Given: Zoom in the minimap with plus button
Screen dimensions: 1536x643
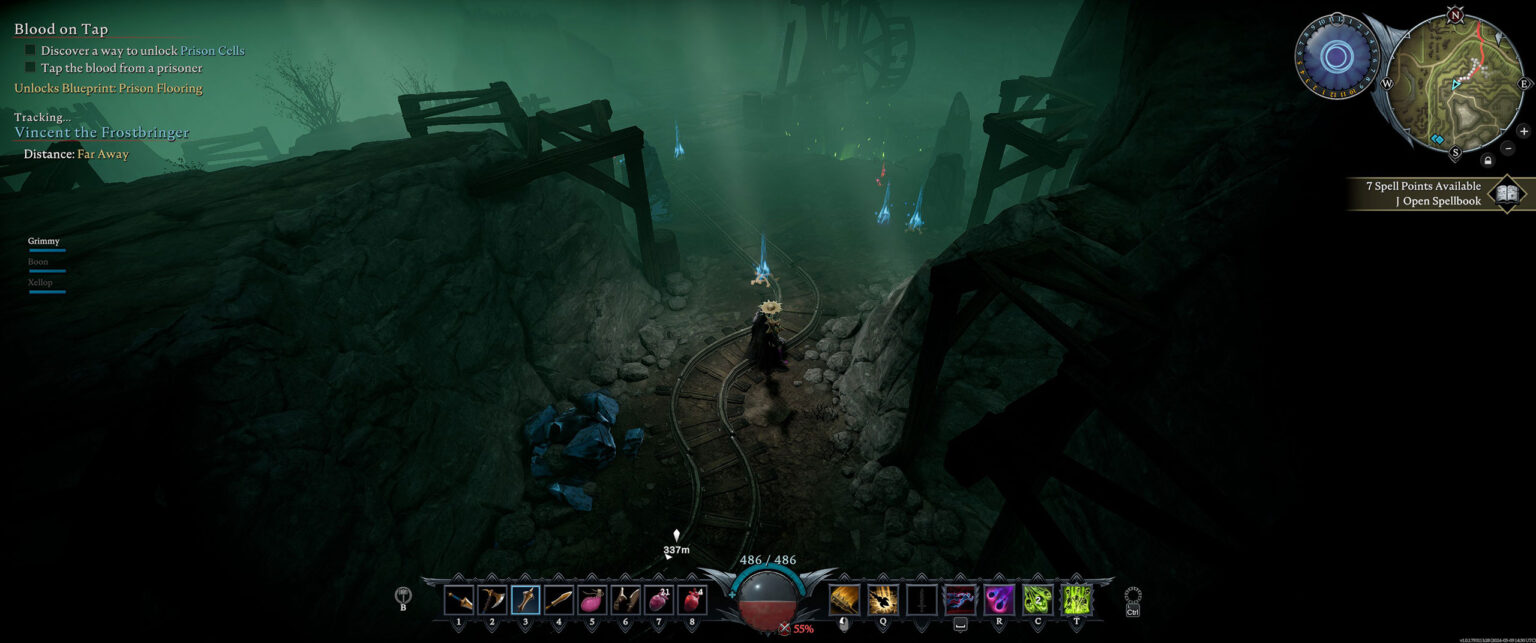Looking at the screenshot, I should coord(1523,131).
